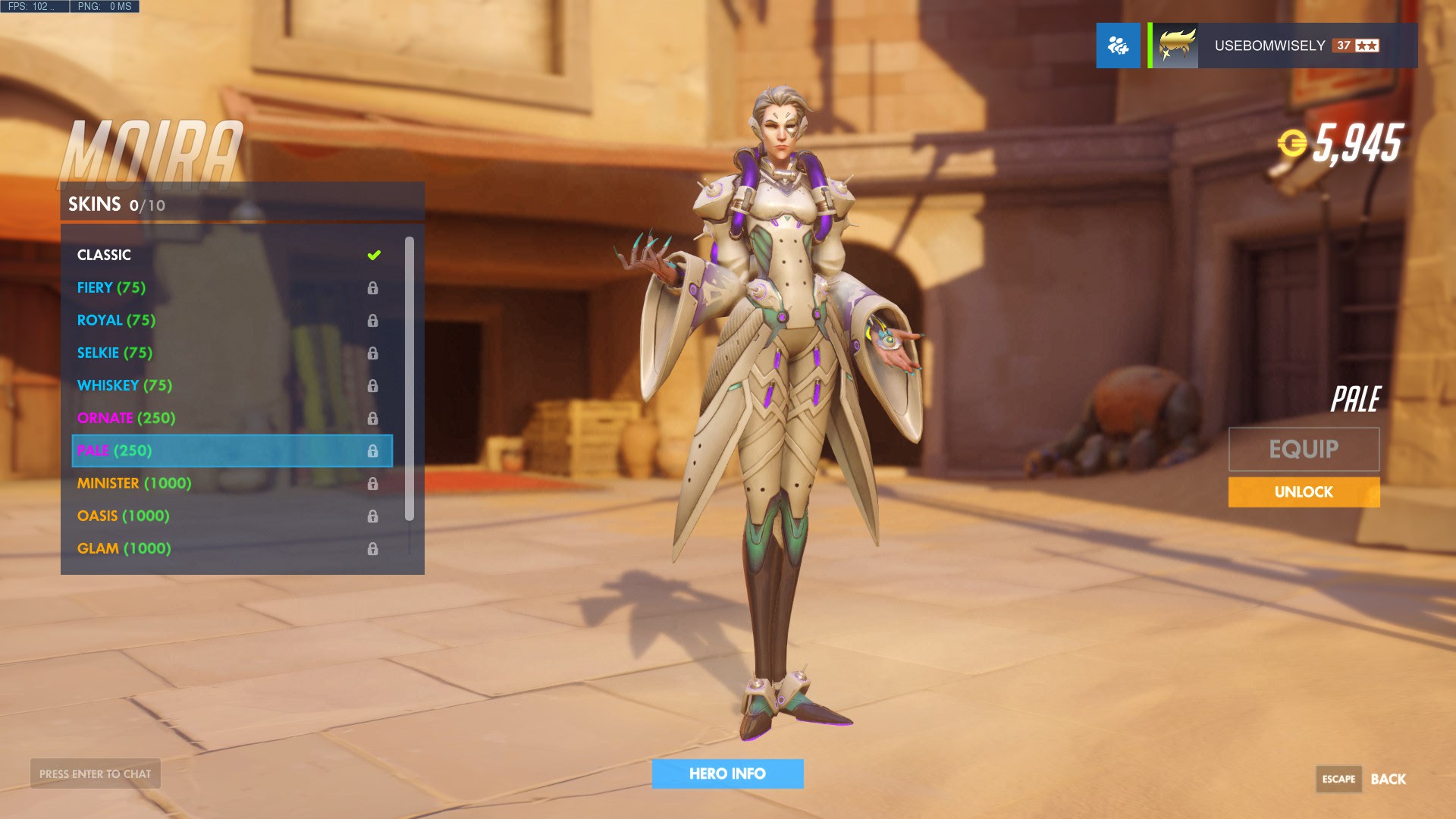Click the Equip button
Viewport: 1456px width, 819px height.
(x=1304, y=449)
